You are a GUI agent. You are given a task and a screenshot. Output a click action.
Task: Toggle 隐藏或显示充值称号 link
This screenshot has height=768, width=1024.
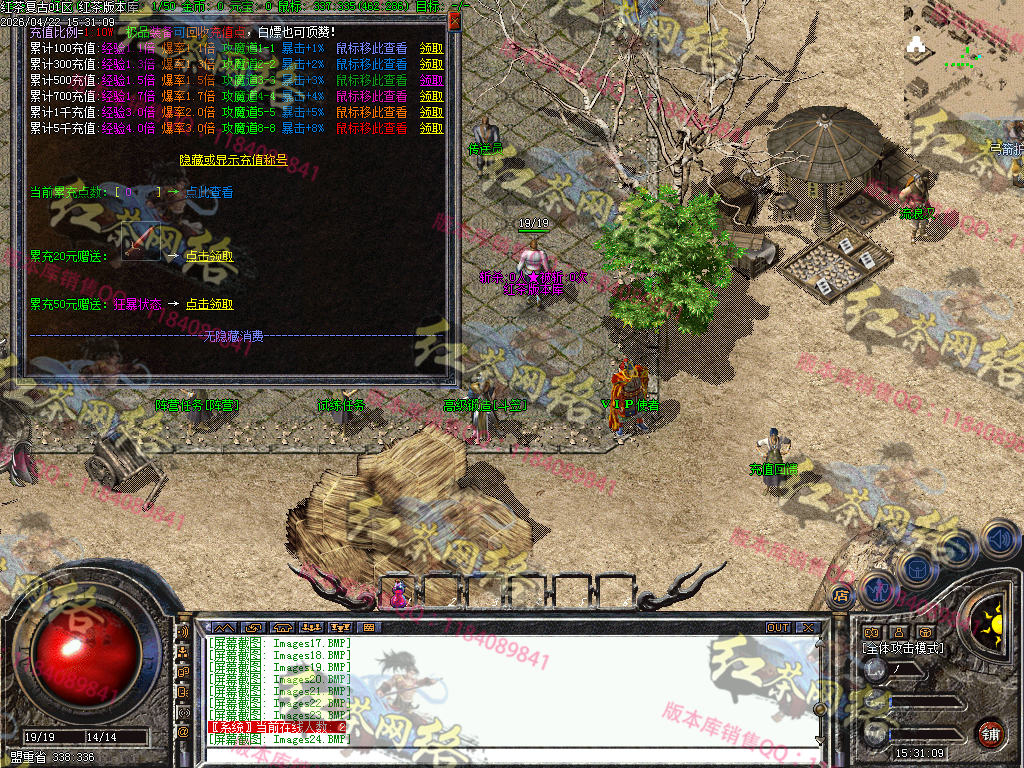click(x=233, y=160)
